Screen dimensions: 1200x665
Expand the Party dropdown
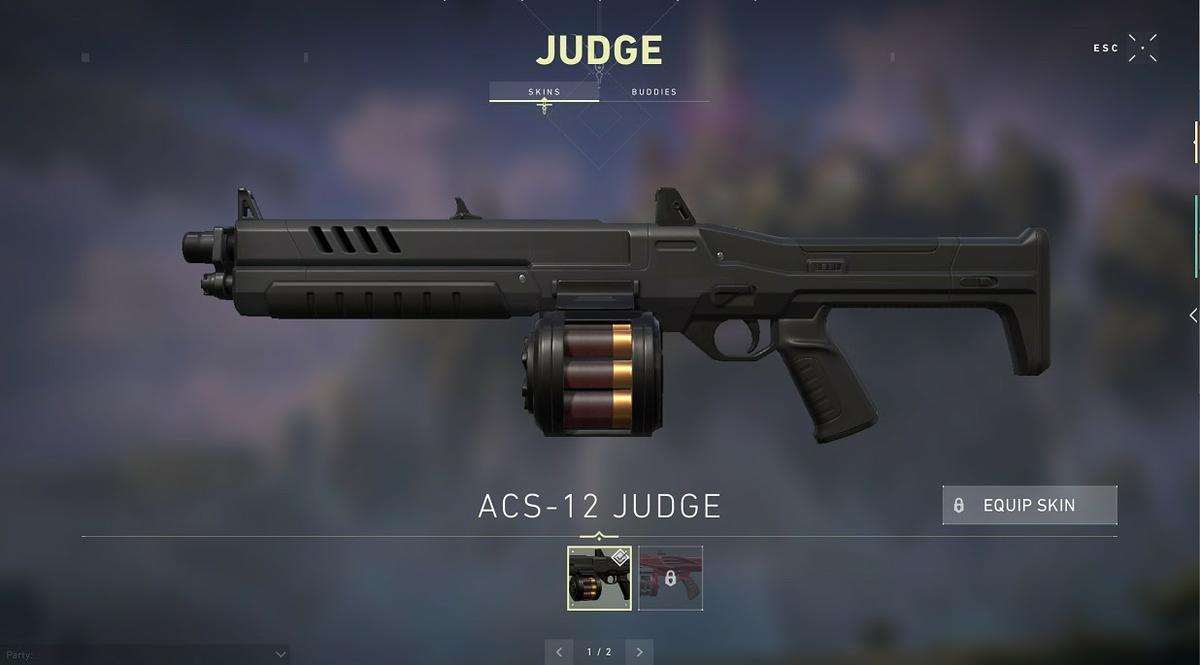tap(281, 654)
